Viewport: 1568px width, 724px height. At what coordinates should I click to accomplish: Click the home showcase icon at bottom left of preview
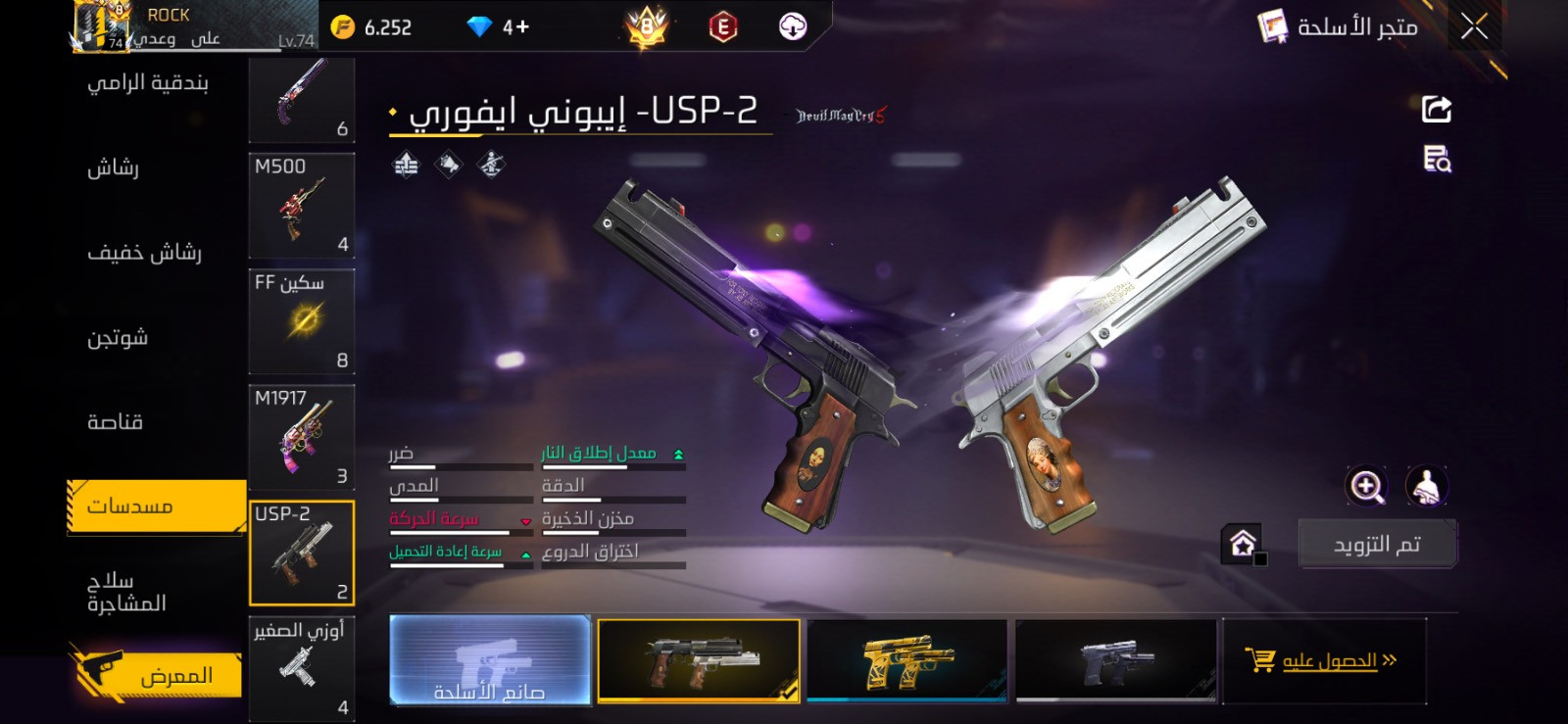(1243, 541)
